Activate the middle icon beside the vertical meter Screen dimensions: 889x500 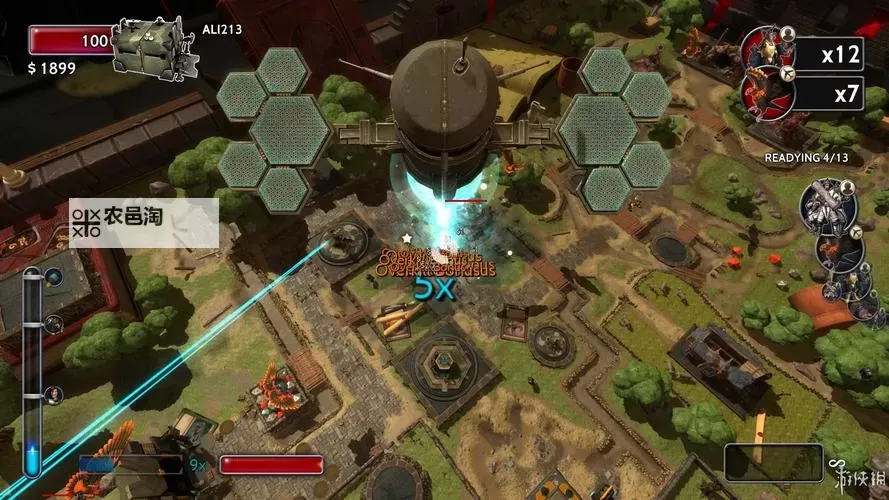point(54,323)
